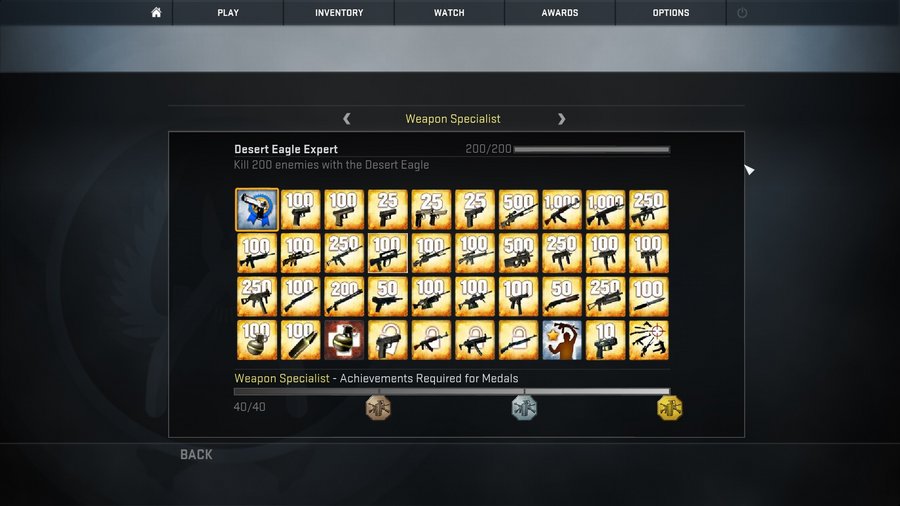Viewport: 900px width, 506px height.
Task: Open the INVENTORY menu
Action: (339, 13)
